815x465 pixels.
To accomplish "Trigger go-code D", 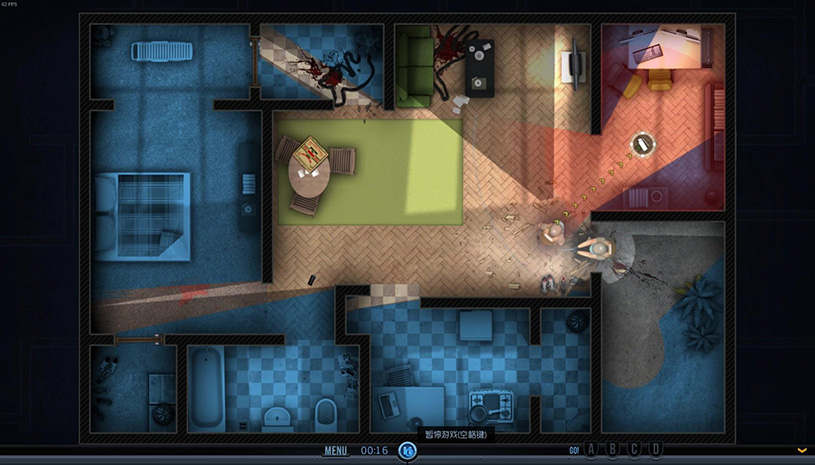I will pyautogui.click(x=656, y=450).
